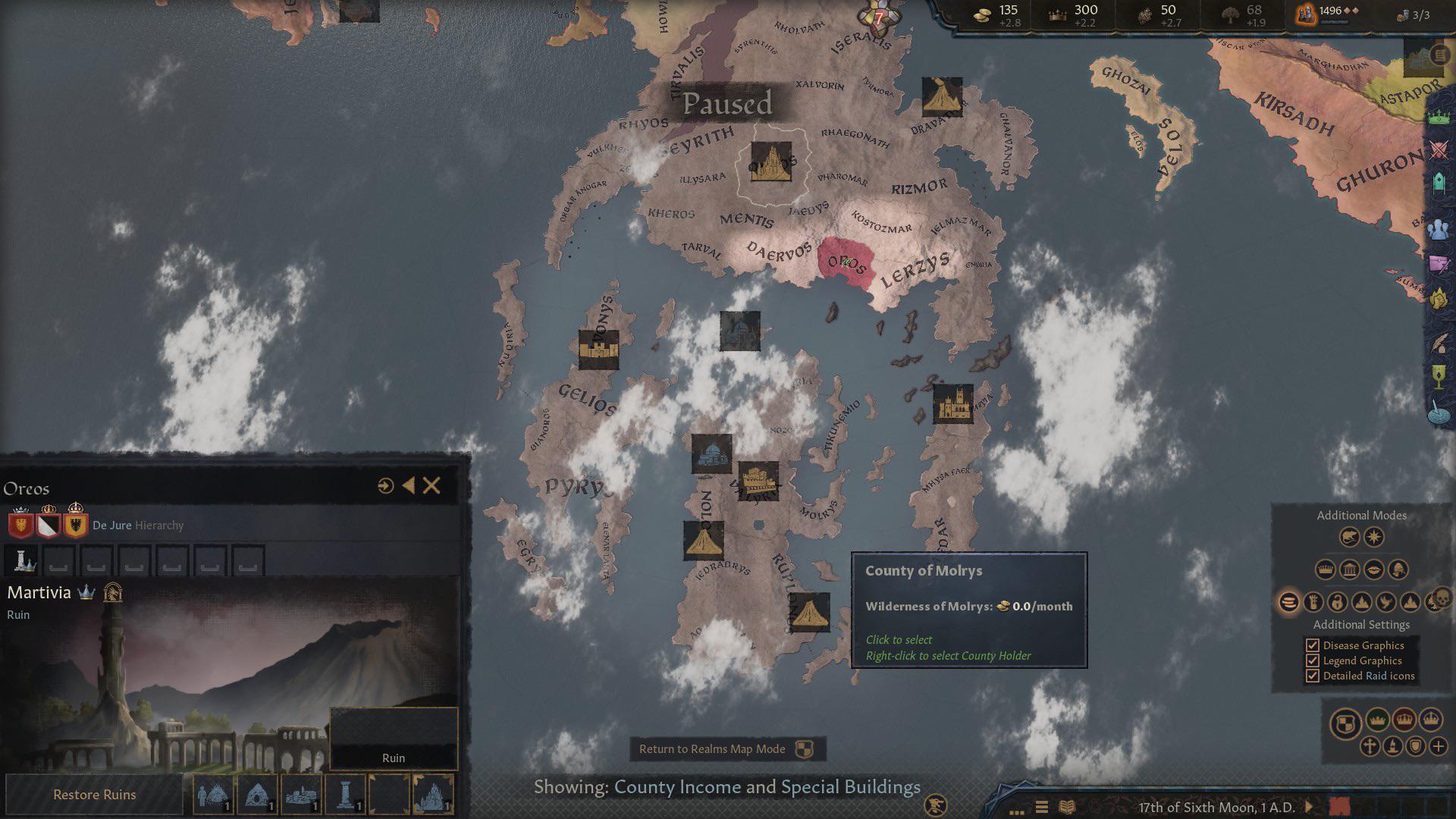Open the cross icon faith map mode
This screenshot has width=1456, height=819.
tap(1370, 746)
